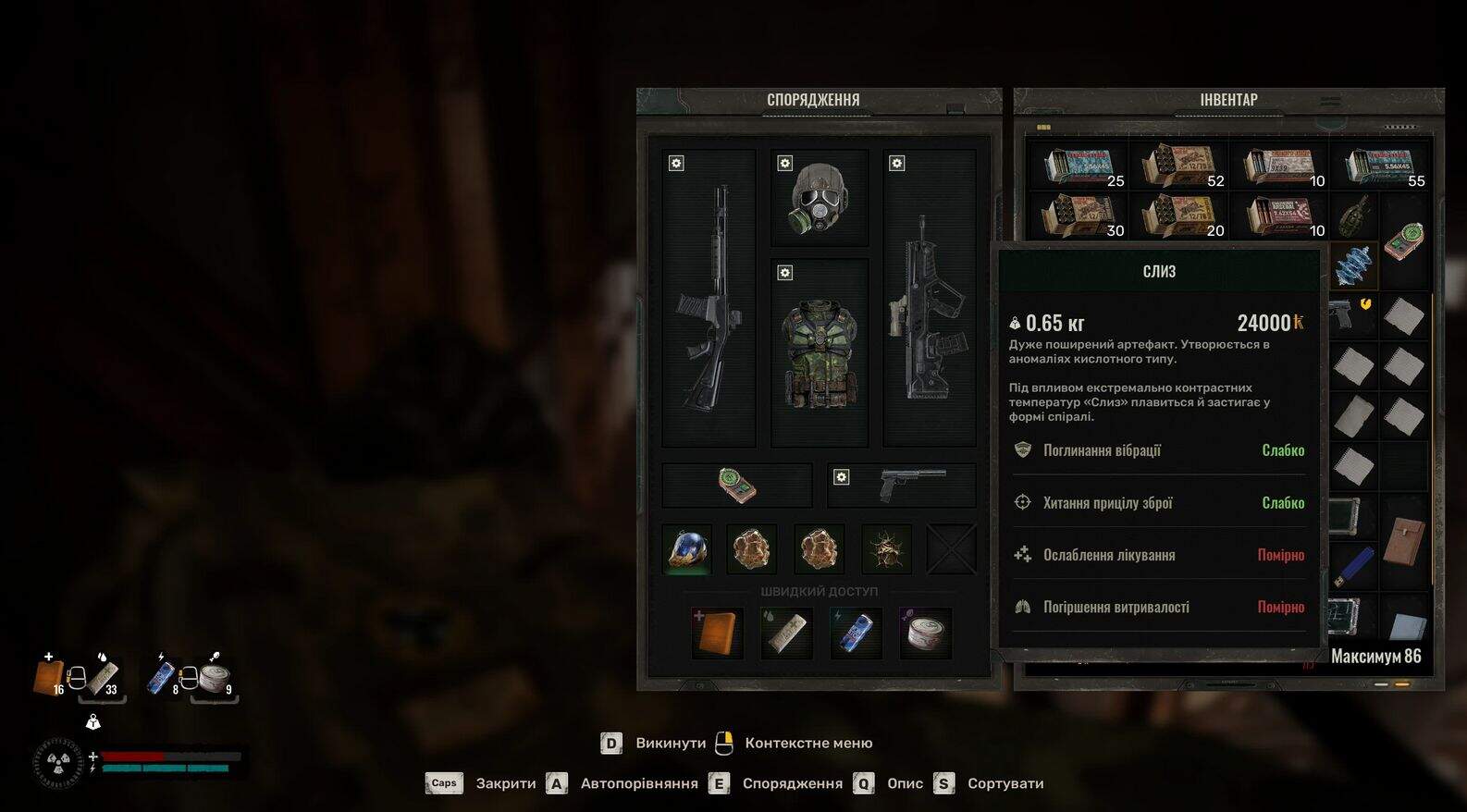Choose the canned food quick-access slot
The image size is (1467, 812).
[926, 634]
